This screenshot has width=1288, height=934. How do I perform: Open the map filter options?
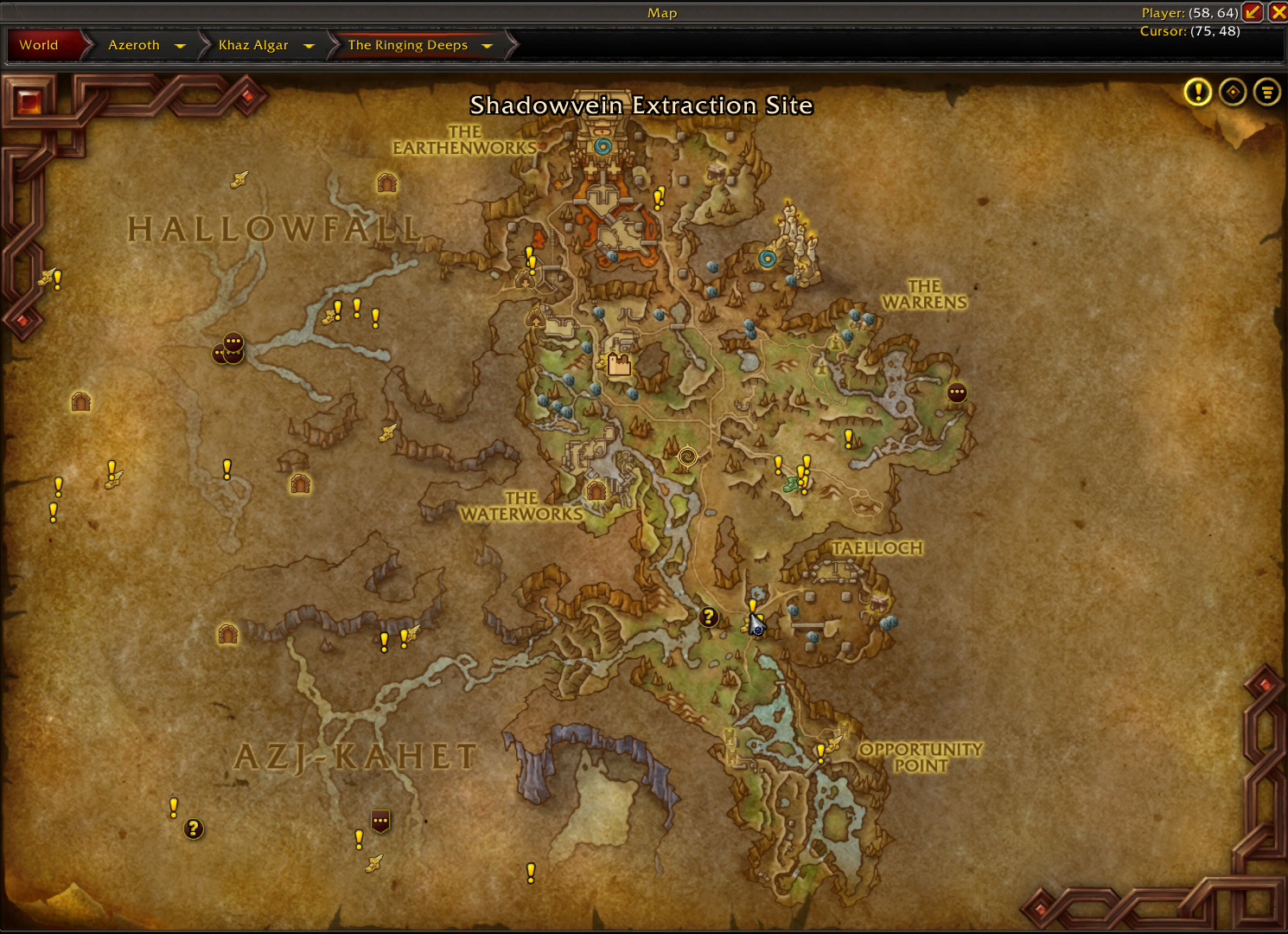[1267, 91]
